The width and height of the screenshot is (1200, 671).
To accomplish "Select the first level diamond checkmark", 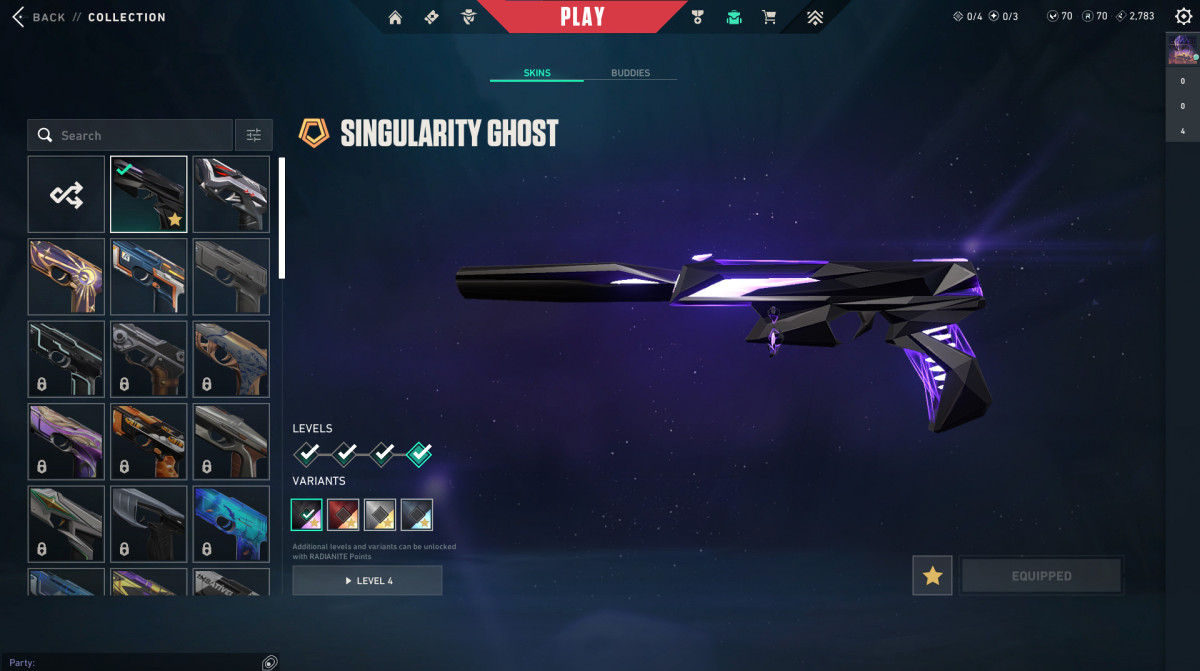I will 307,455.
